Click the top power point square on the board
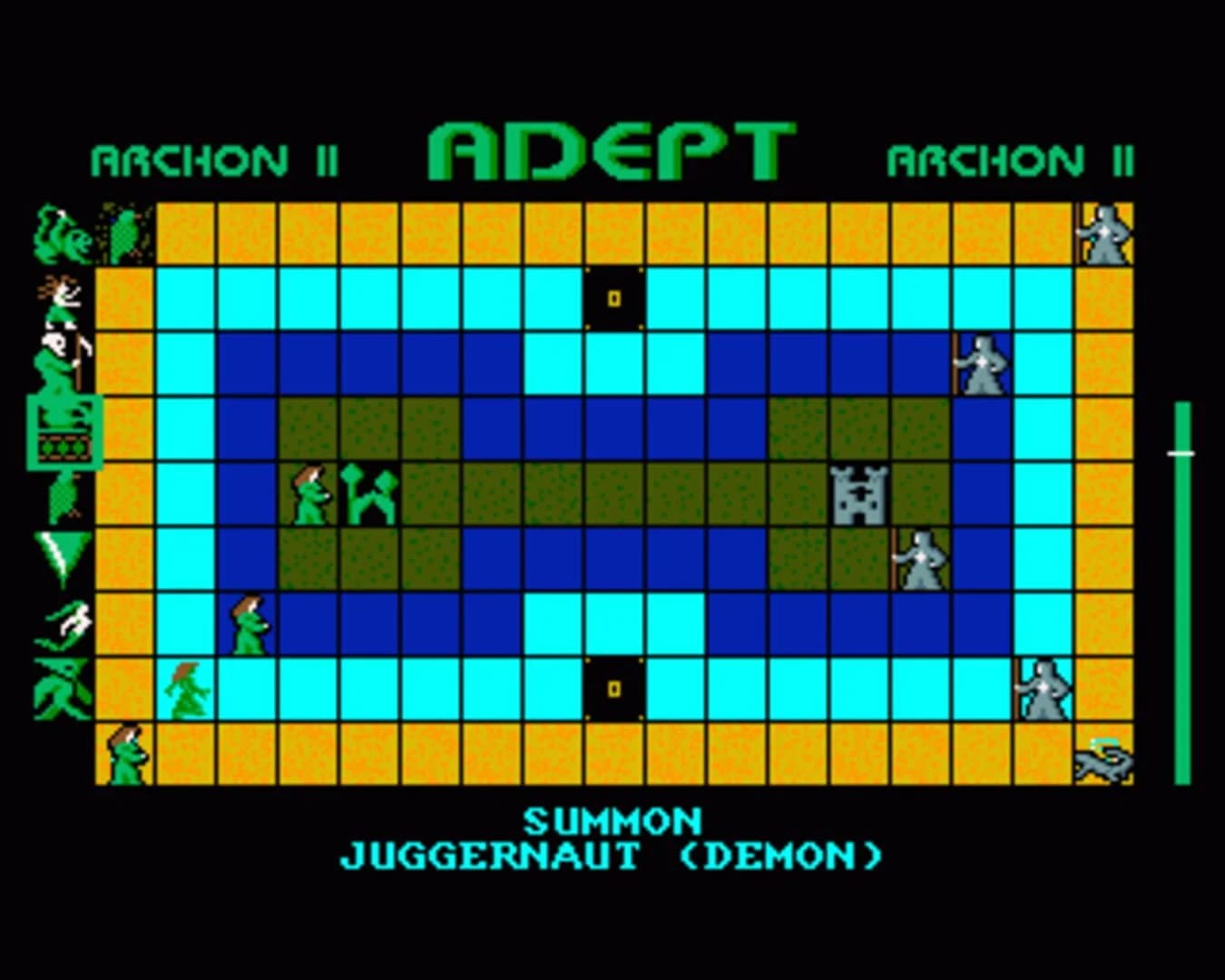This screenshot has height=980, width=1225. 613,297
